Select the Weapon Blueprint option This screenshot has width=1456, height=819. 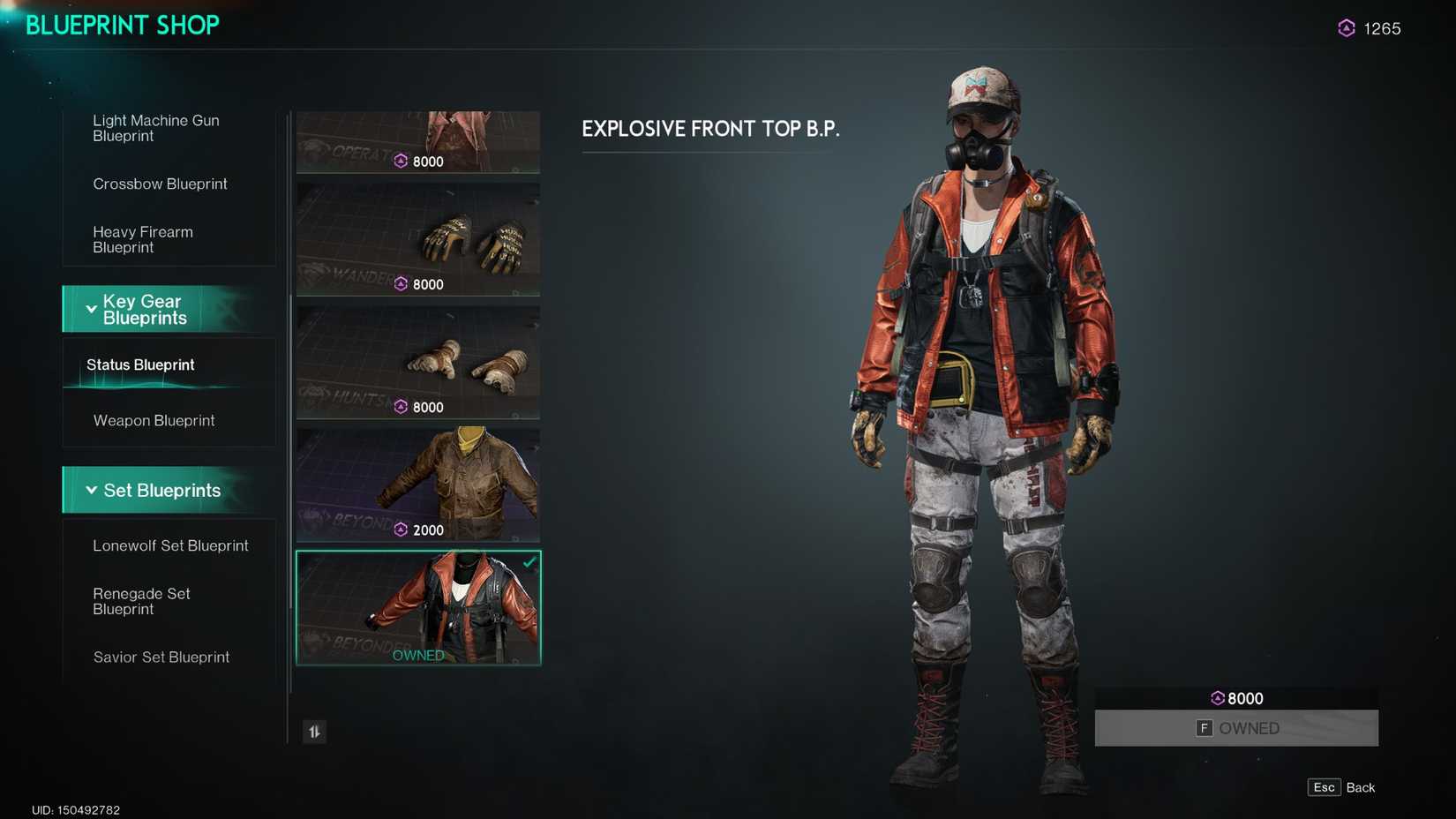(154, 420)
